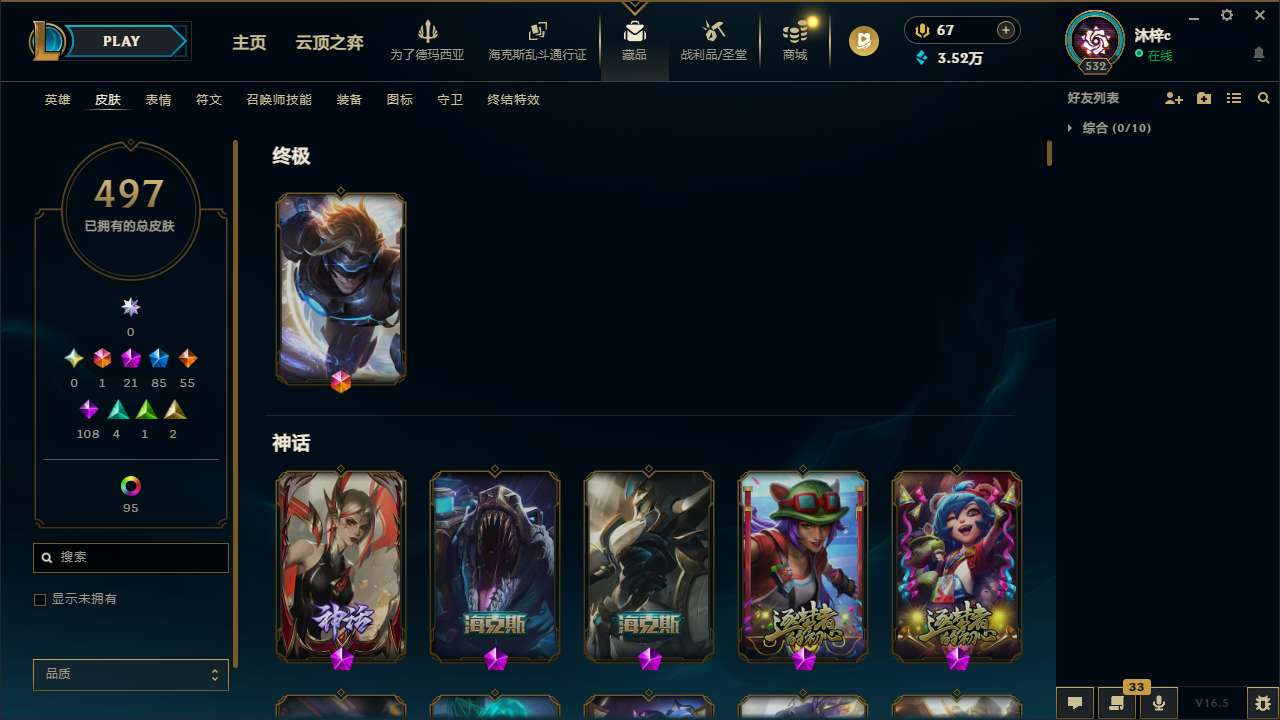Switch to the 英雄 tab
This screenshot has height=720, width=1280.
coord(57,100)
